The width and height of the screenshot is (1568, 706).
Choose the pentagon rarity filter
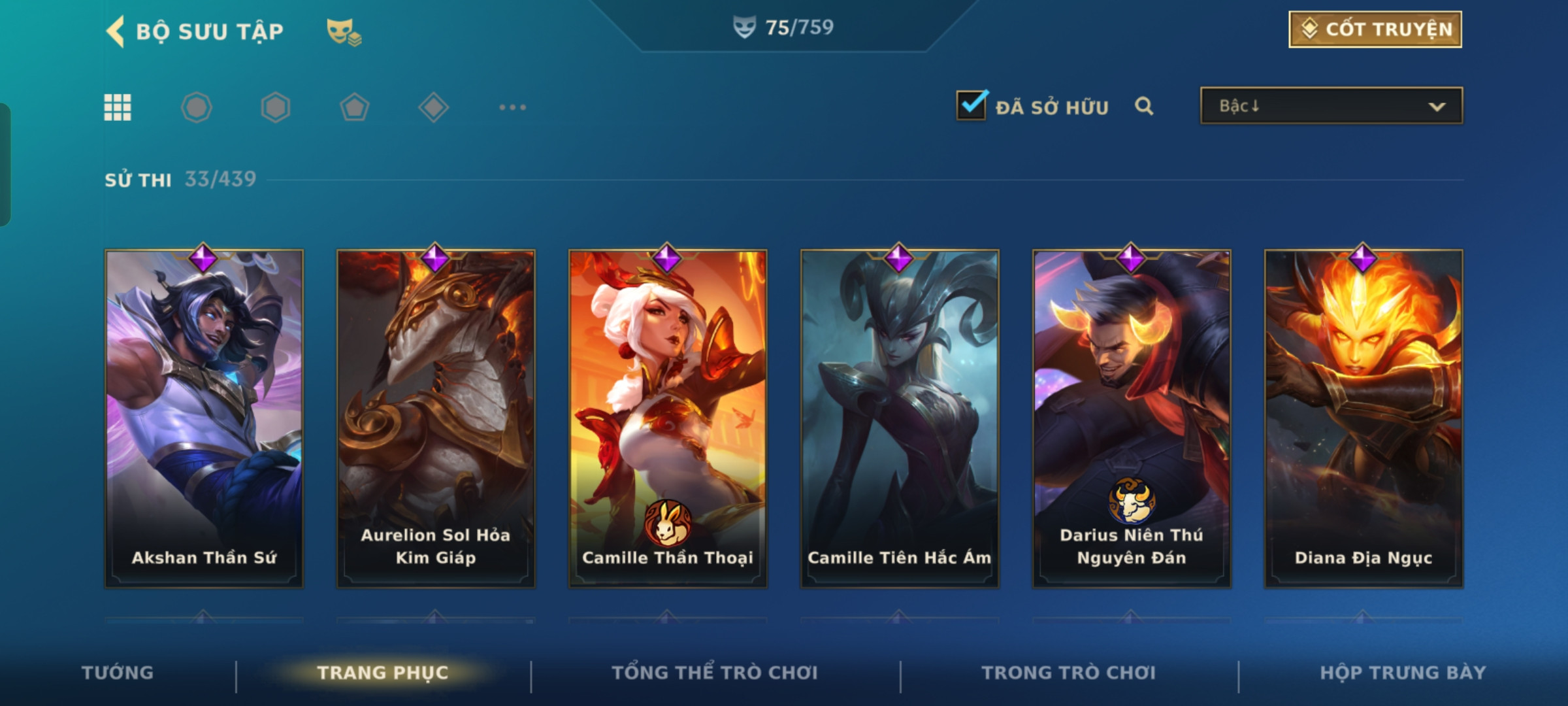(x=354, y=107)
